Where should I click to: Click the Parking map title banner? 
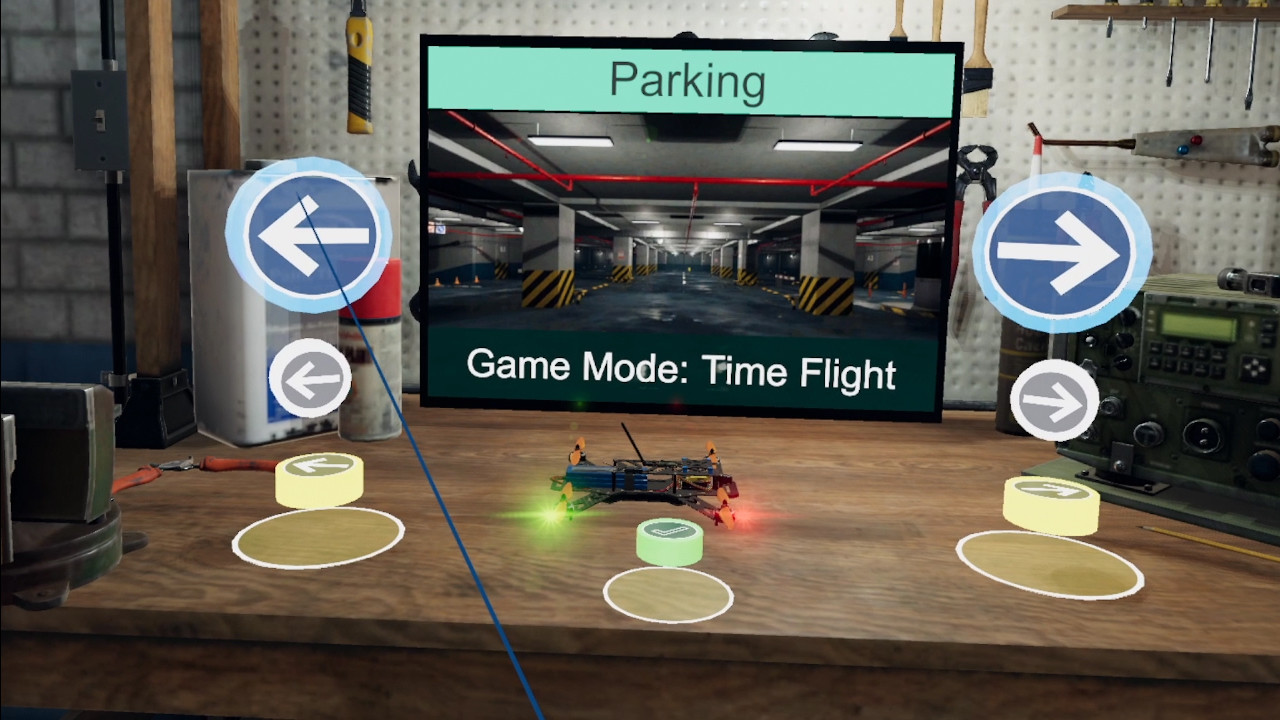[x=689, y=82]
